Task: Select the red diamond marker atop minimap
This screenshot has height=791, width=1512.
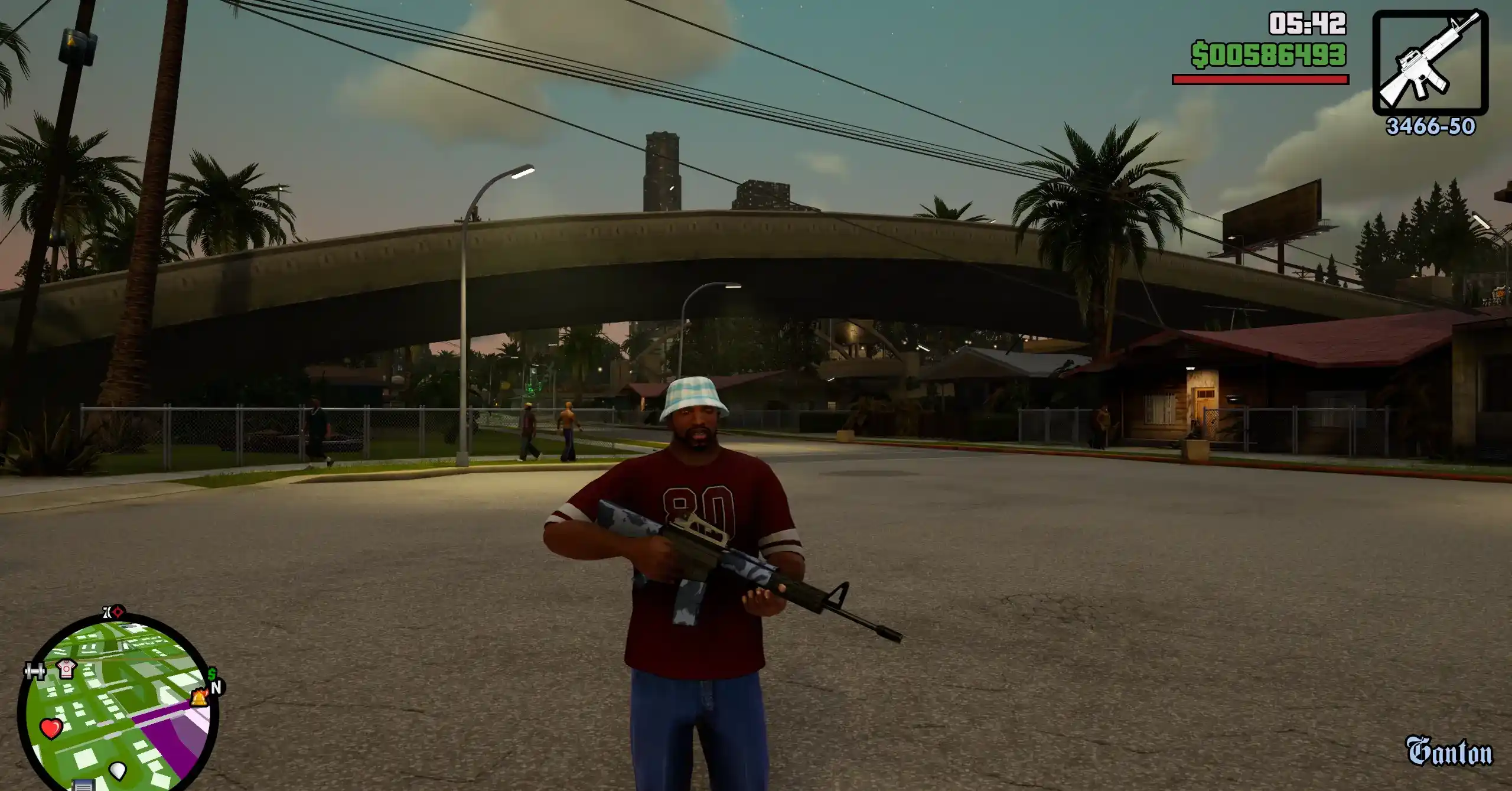Action: 118,611
